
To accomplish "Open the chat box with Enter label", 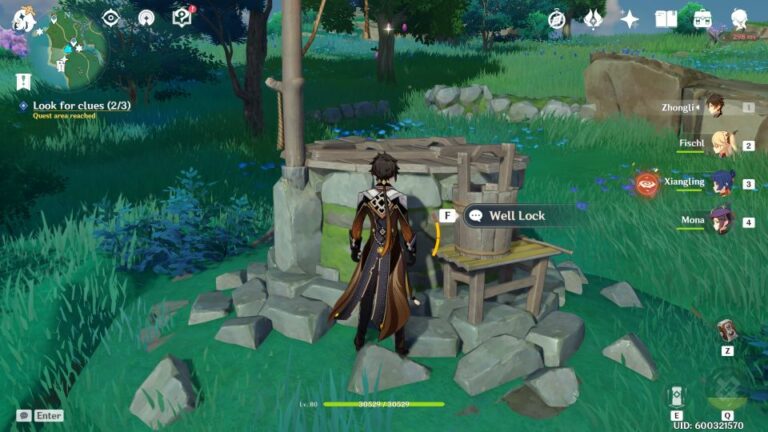I will tap(40, 415).
